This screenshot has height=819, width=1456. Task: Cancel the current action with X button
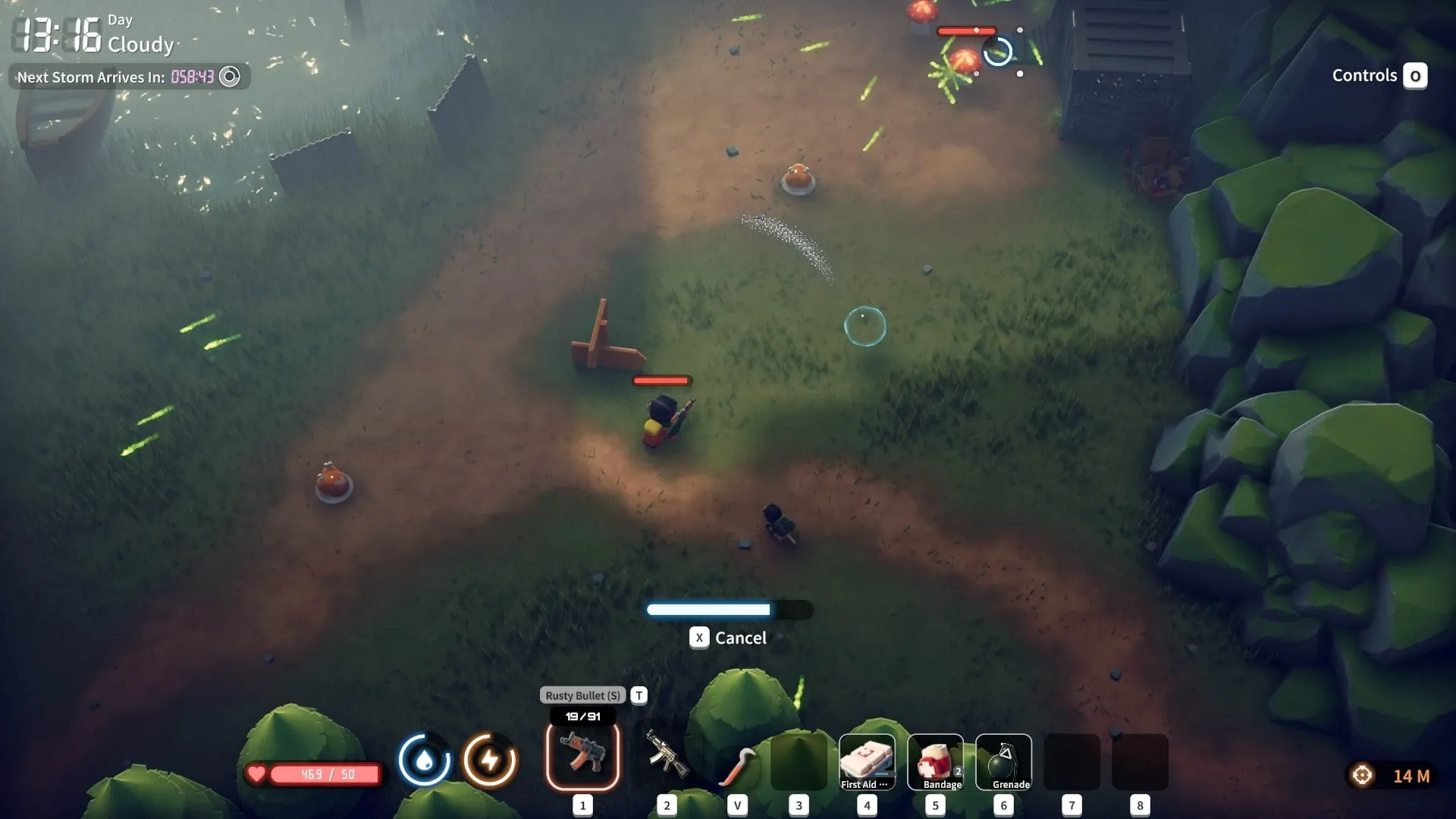coord(698,638)
